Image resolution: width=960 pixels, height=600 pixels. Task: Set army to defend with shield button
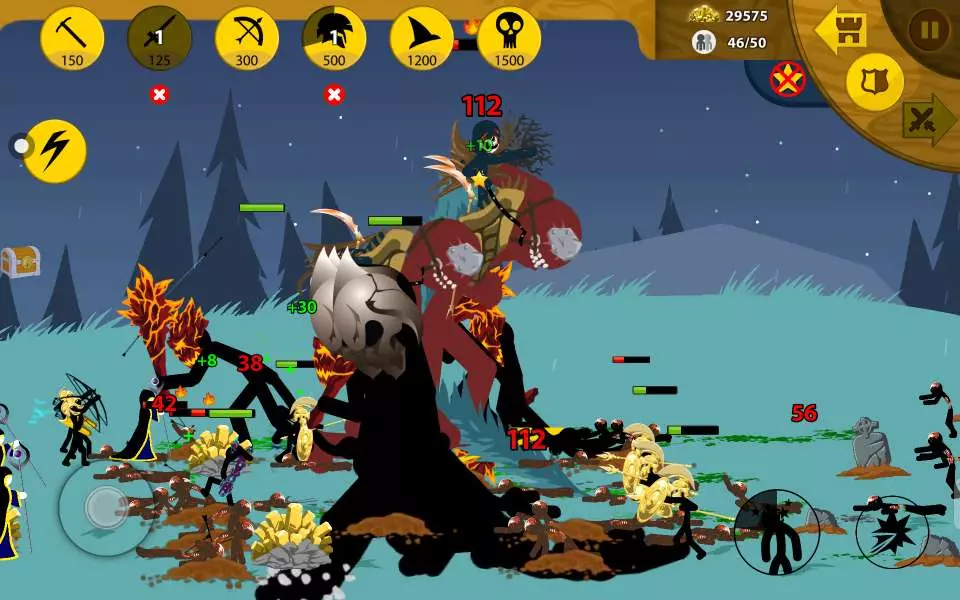pos(875,82)
